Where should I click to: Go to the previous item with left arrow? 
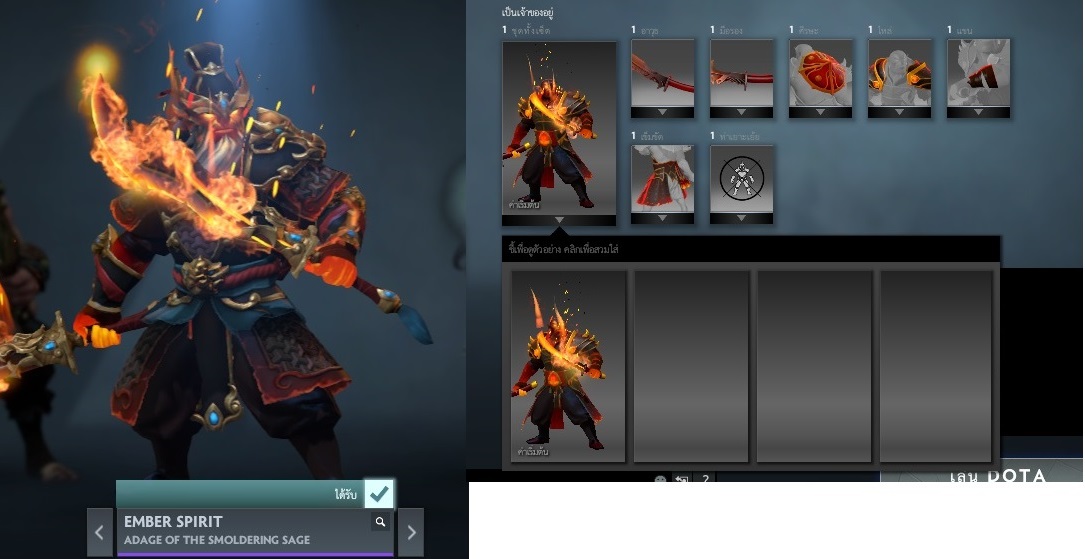[99, 532]
